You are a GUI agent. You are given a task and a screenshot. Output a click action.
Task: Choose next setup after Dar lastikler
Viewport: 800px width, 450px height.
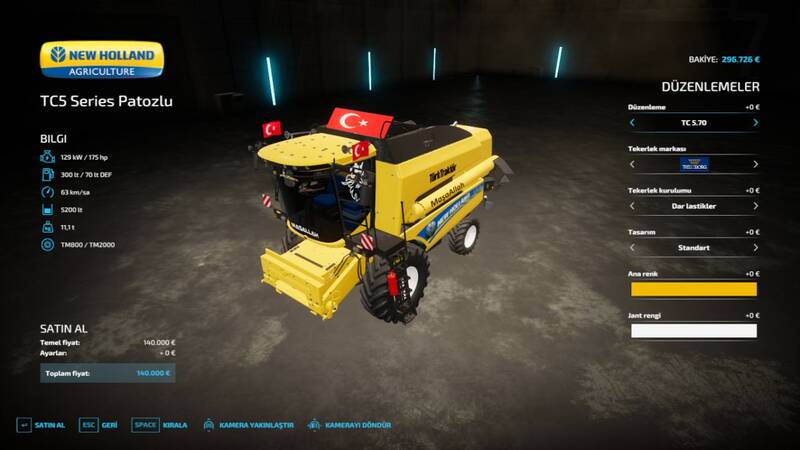point(755,206)
